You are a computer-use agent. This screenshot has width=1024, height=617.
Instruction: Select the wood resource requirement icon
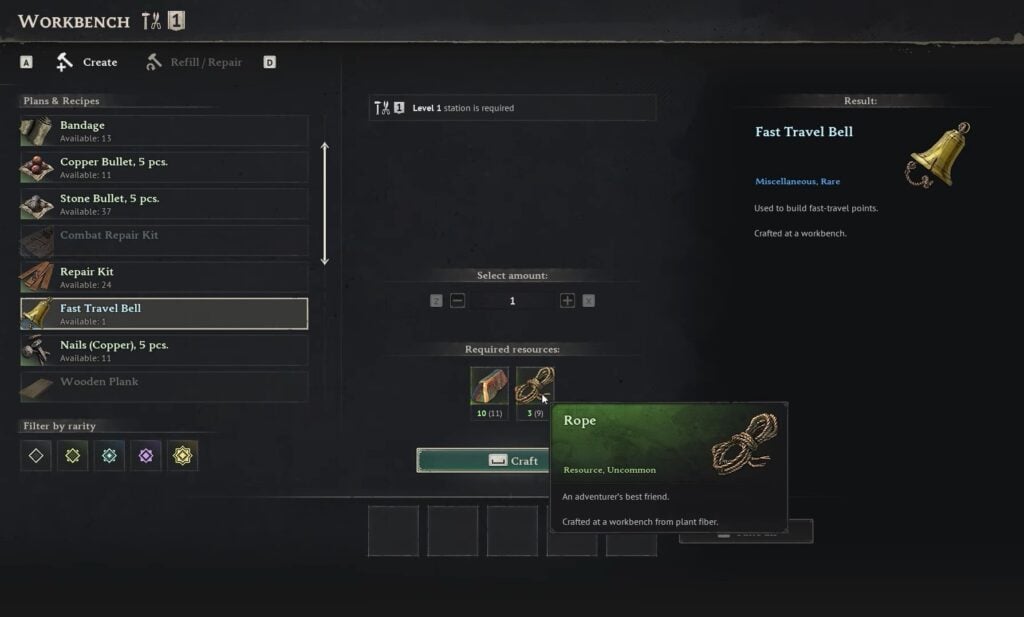pyautogui.click(x=489, y=386)
